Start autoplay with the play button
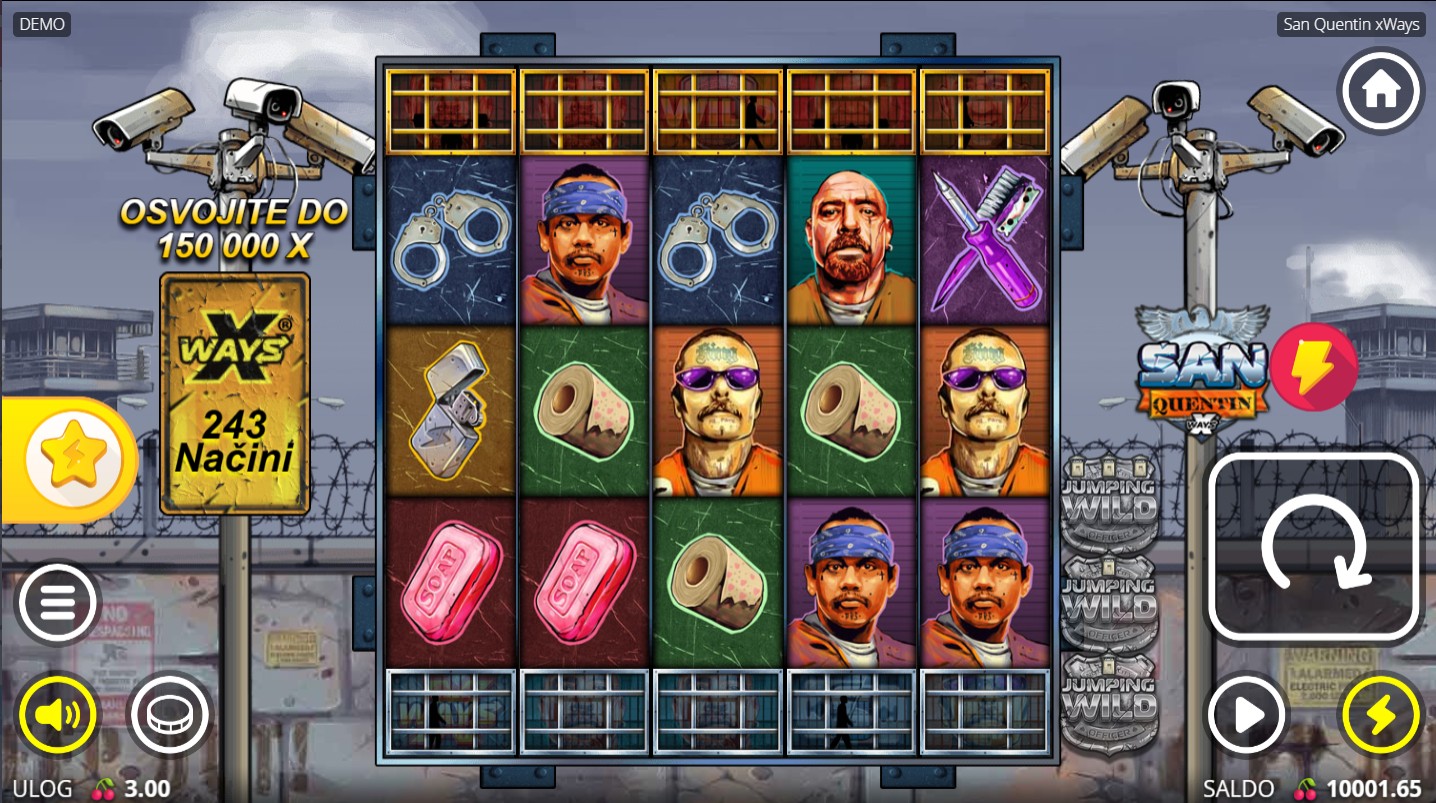Viewport: 1436px width, 803px height. 1247,714
